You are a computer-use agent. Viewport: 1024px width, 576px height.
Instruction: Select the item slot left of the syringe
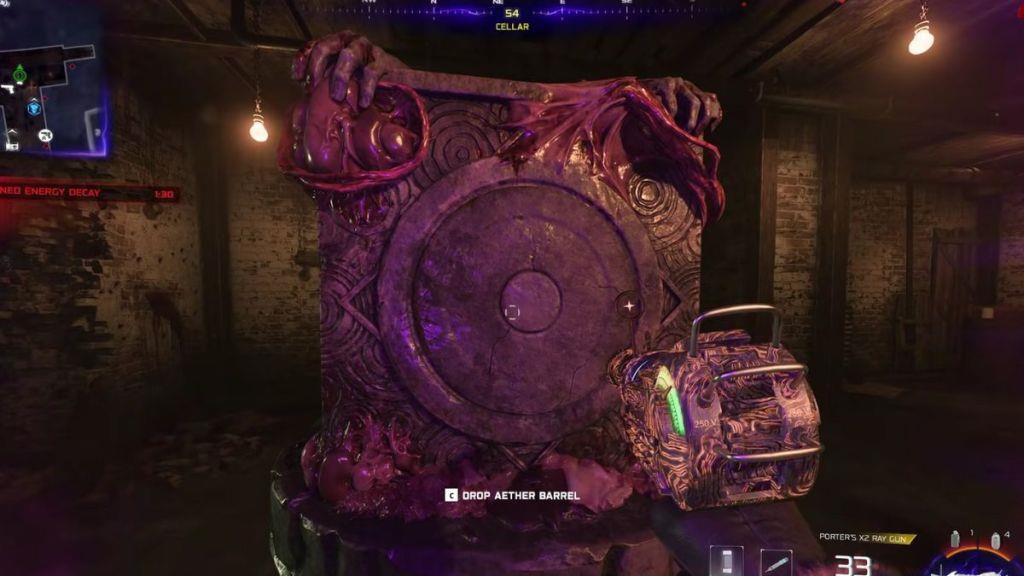(726, 561)
